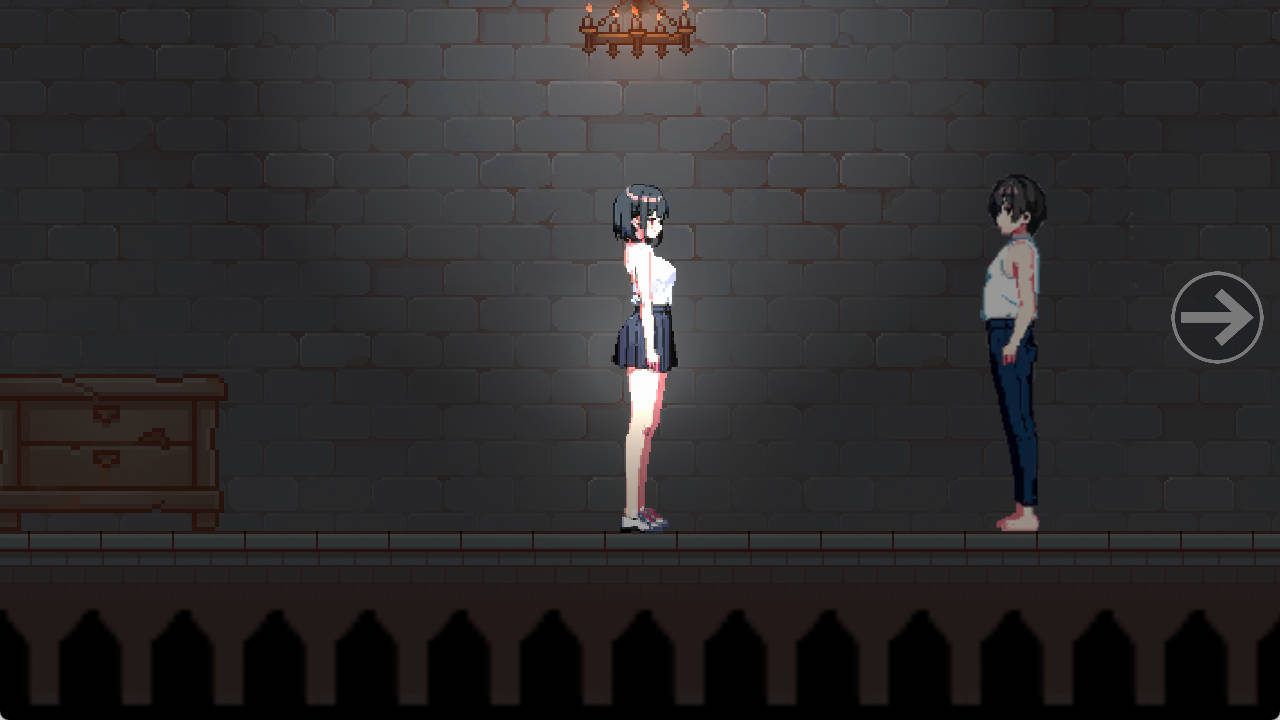Click a flame on the chandelier
Screen dimensions: 1280x720
[x=636, y=10]
